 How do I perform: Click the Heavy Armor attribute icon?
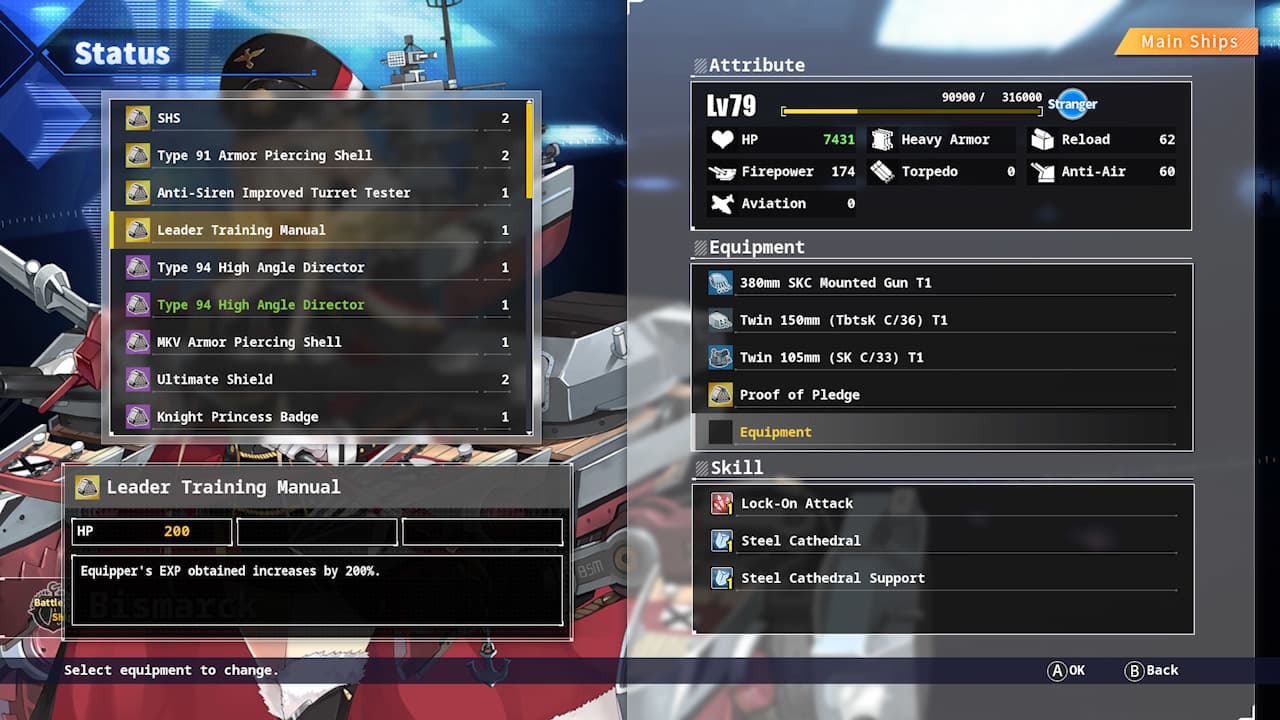point(882,139)
